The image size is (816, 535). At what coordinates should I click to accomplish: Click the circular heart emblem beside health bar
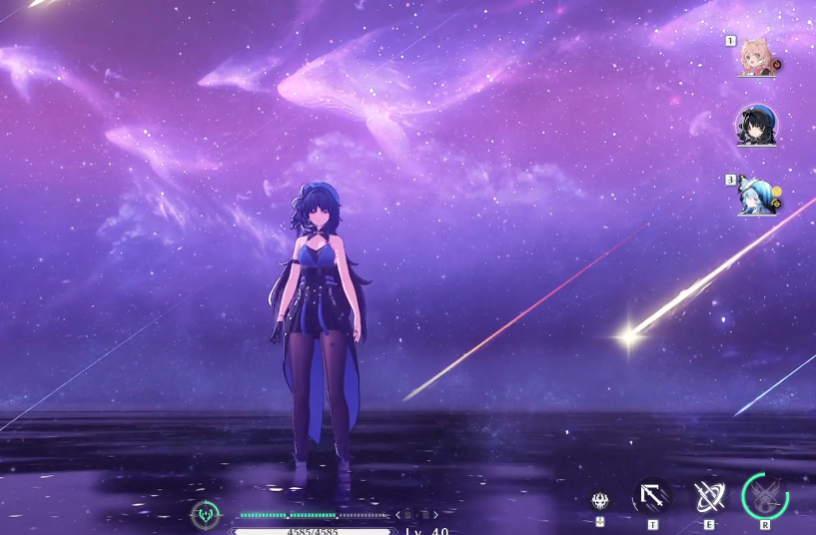point(205,515)
